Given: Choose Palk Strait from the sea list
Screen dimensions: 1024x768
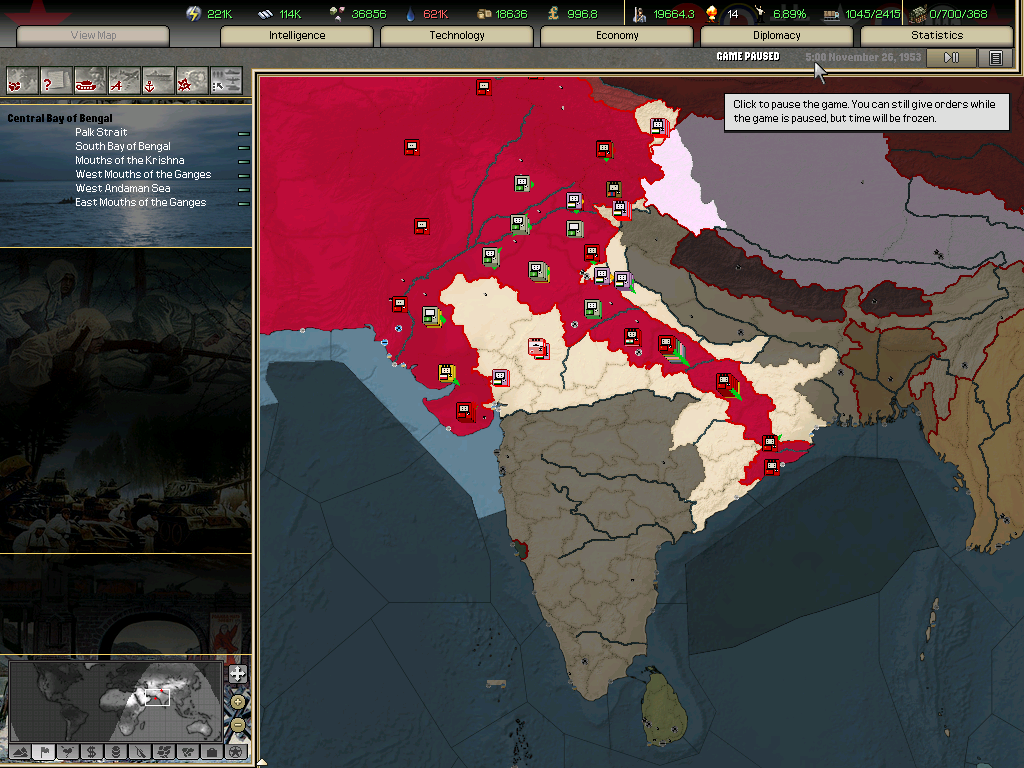Looking at the screenshot, I should [101, 132].
